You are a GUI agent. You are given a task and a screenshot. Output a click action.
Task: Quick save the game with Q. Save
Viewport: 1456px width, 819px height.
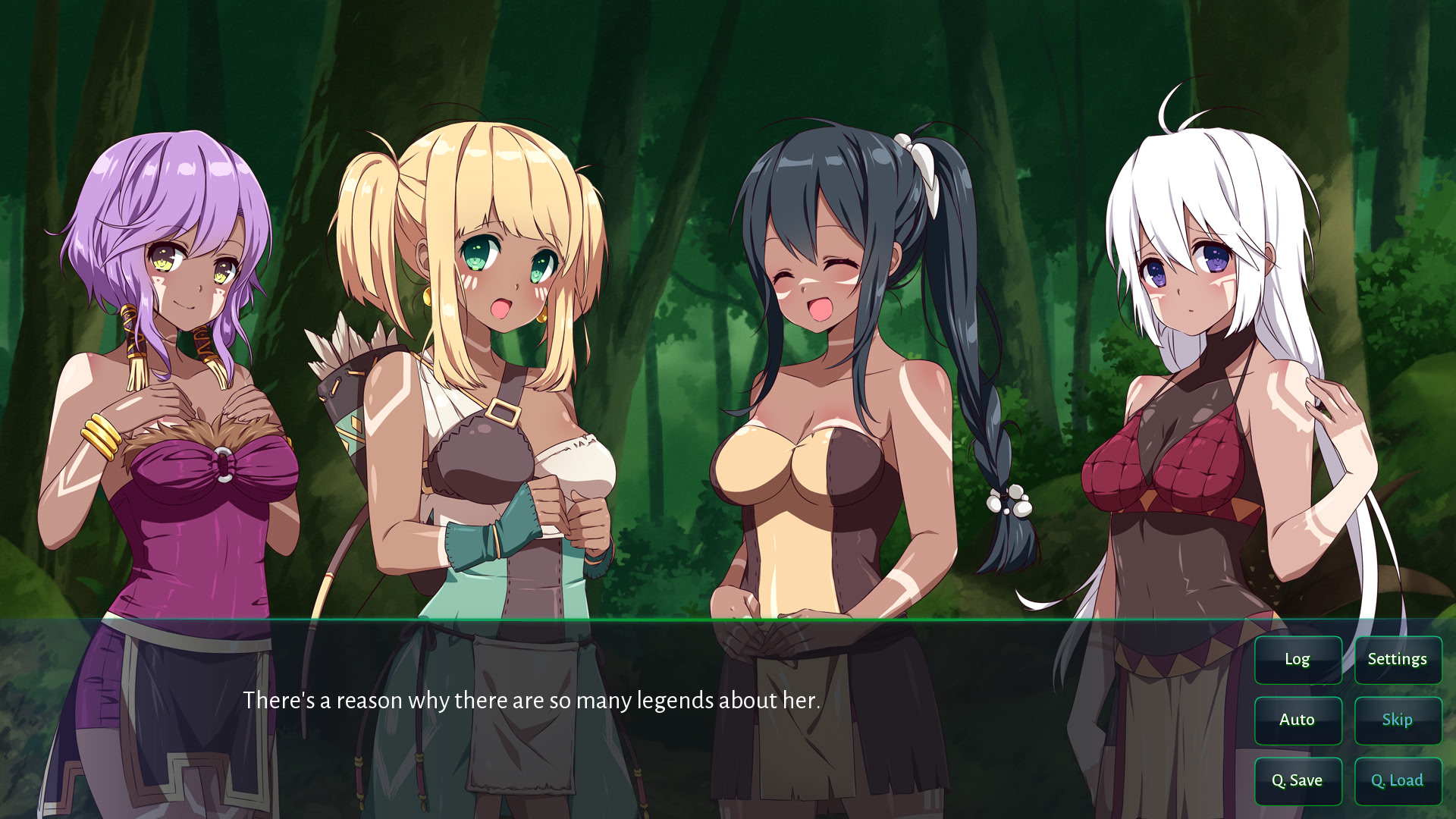(x=1298, y=780)
